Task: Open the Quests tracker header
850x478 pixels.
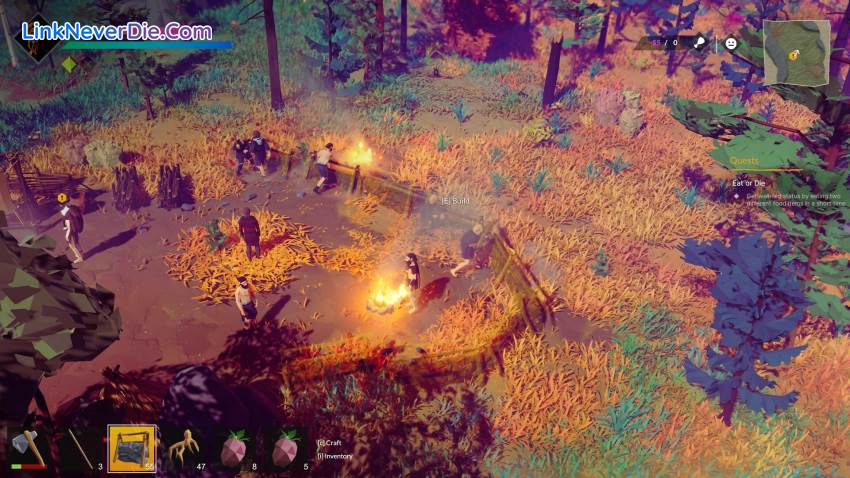Action: tap(745, 160)
